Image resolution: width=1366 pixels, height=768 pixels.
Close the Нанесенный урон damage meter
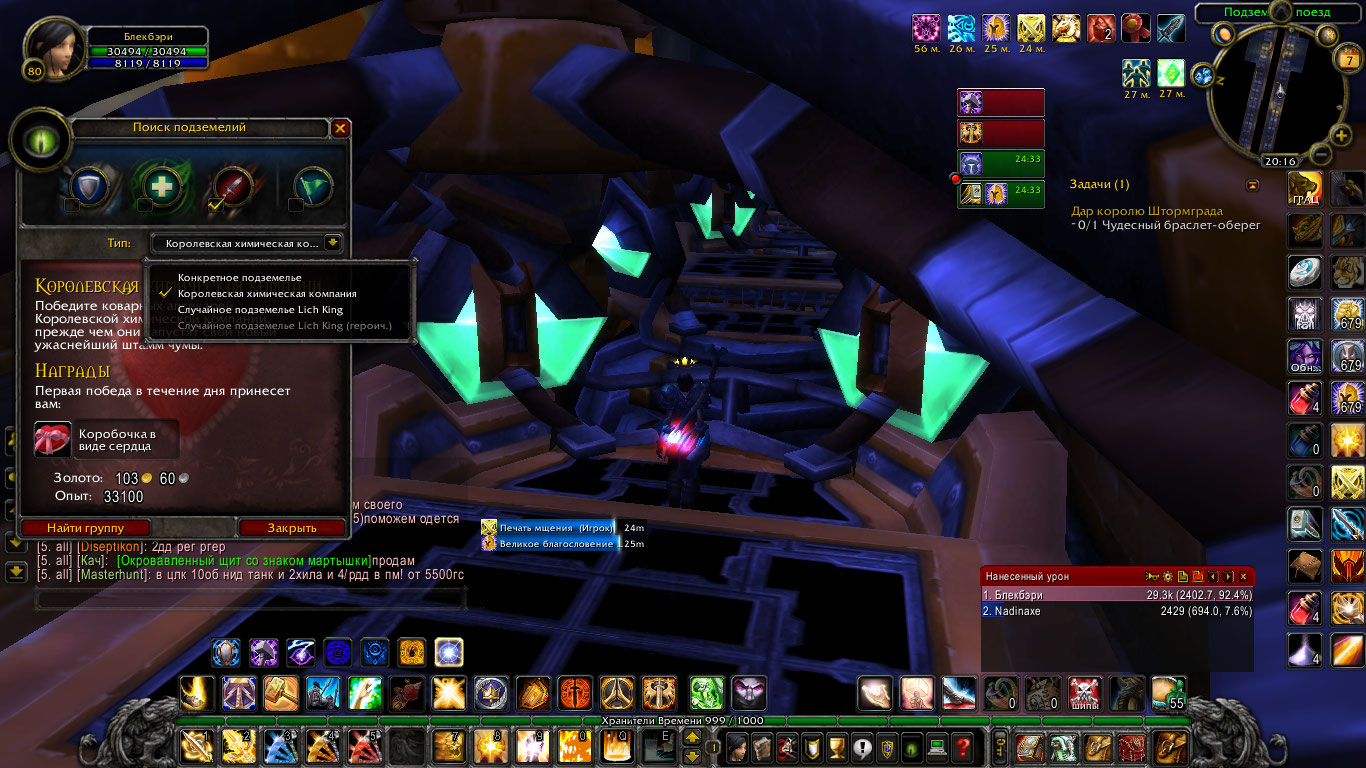pyautogui.click(x=1243, y=576)
